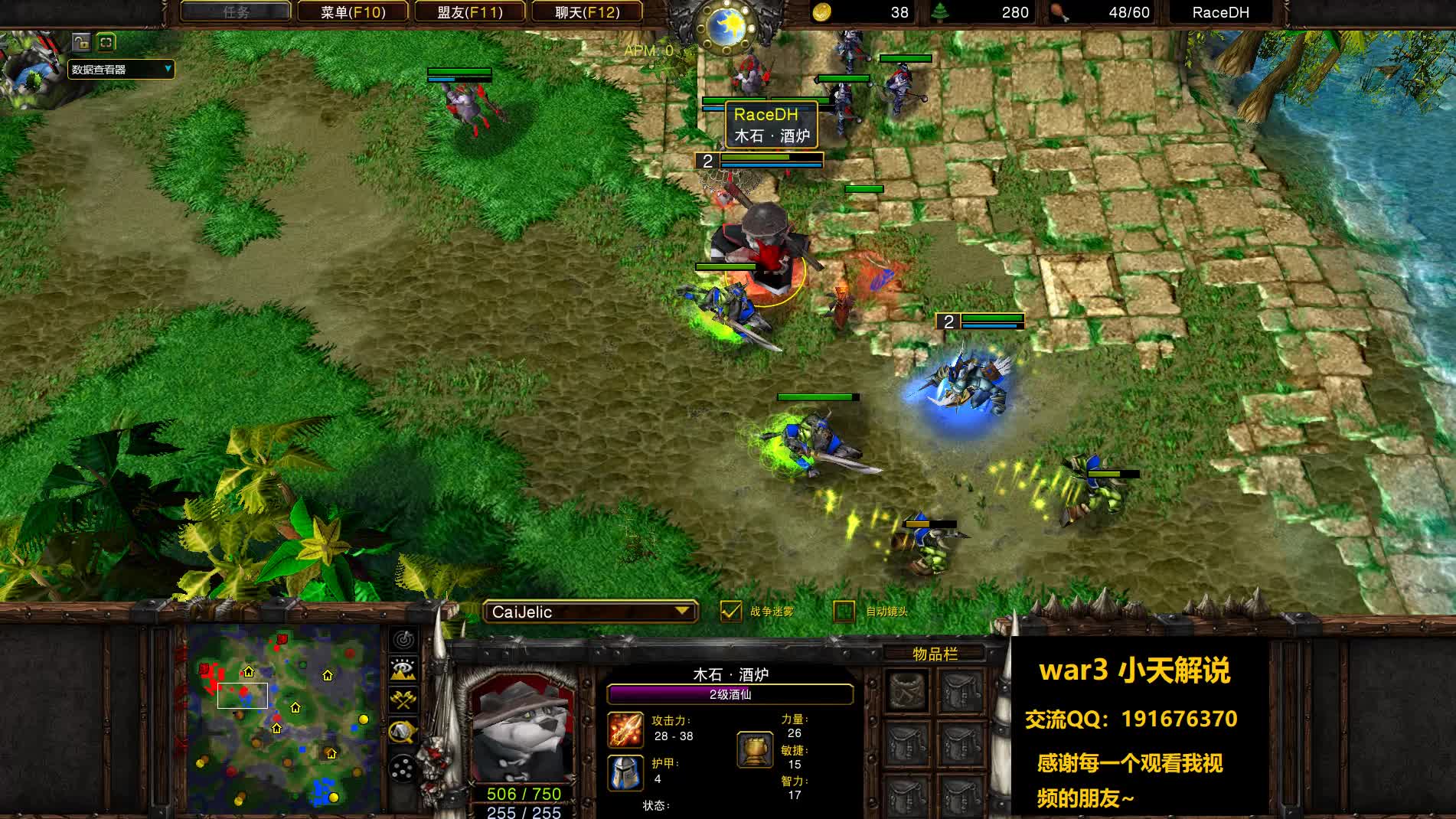Click the 盟友(F11) allies button
The height and width of the screenshot is (819, 1456).
(x=468, y=11)
